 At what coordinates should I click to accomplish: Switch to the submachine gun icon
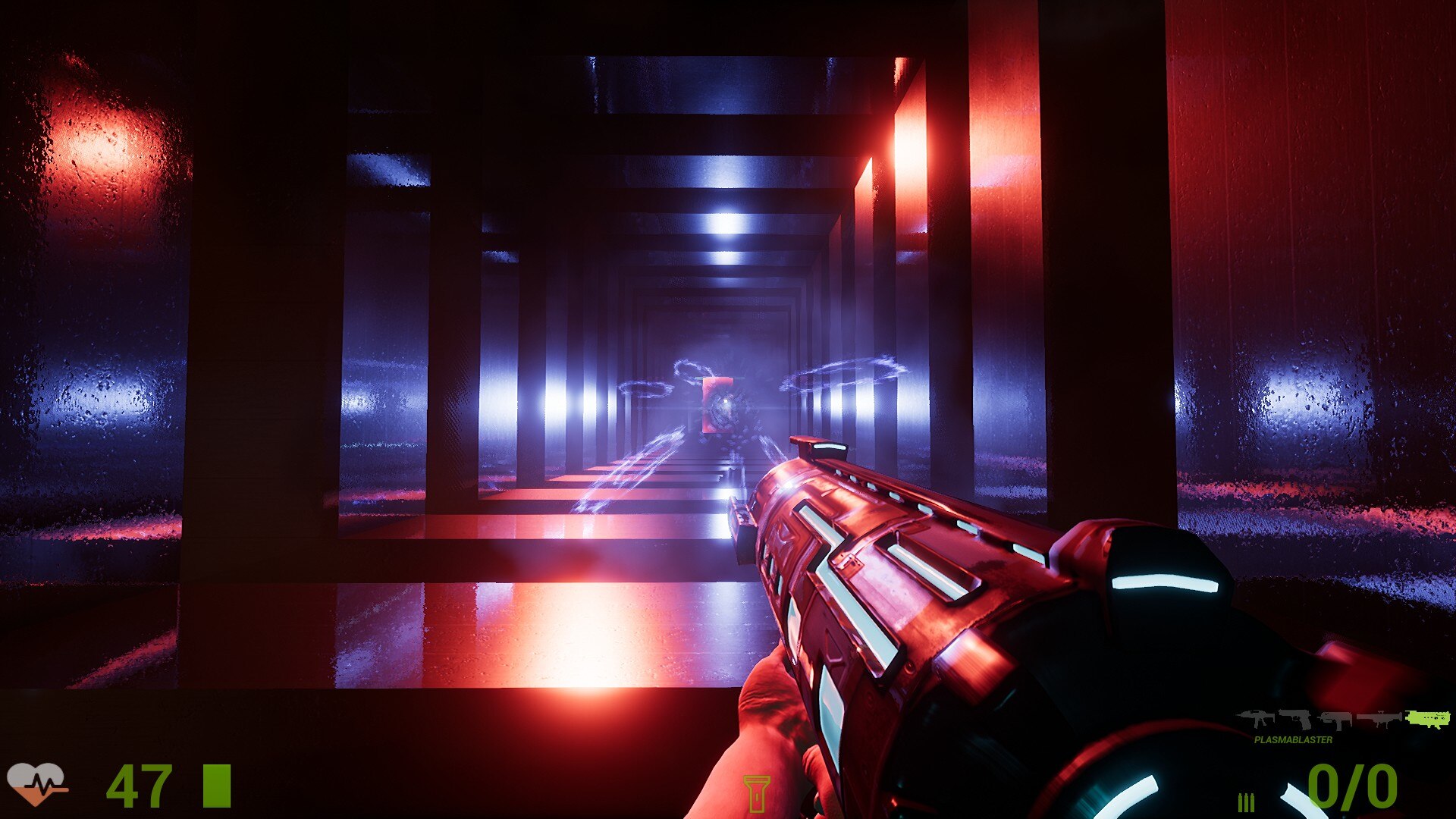[x=1335, y=720]
